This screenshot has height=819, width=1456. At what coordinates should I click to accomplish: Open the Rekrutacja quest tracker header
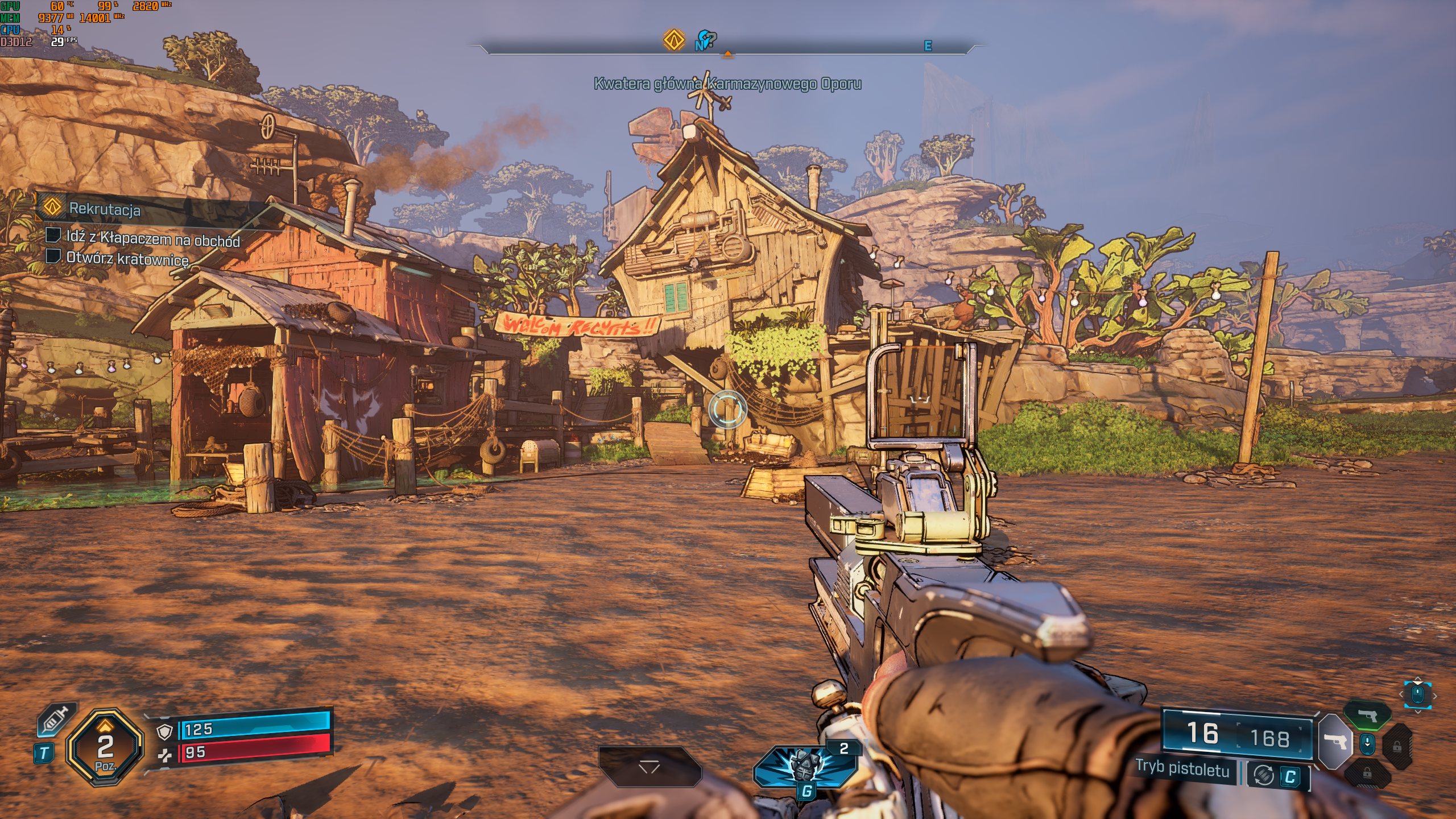click(105, 209)
